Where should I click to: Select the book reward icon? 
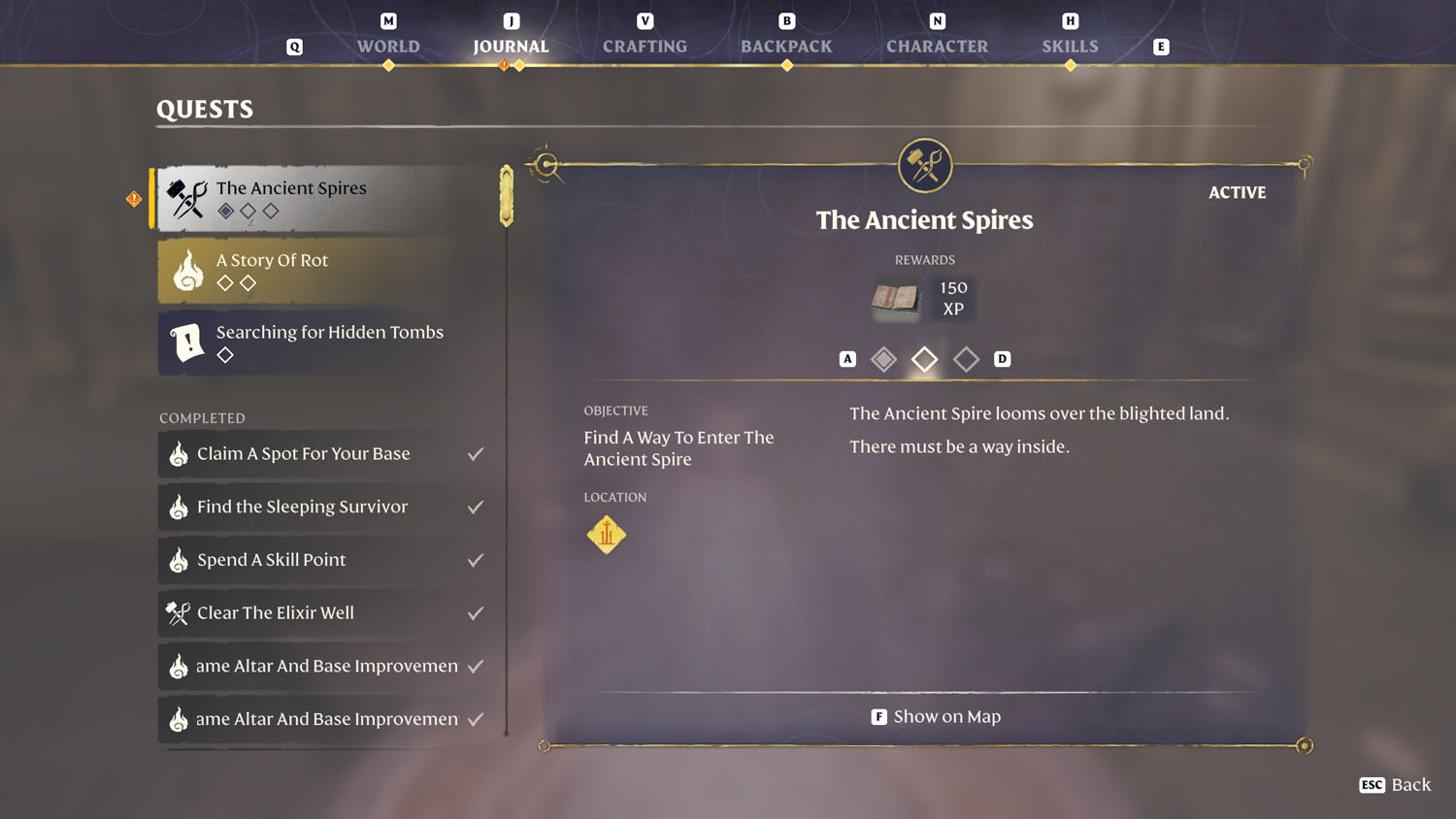click(x=895, y=298)
